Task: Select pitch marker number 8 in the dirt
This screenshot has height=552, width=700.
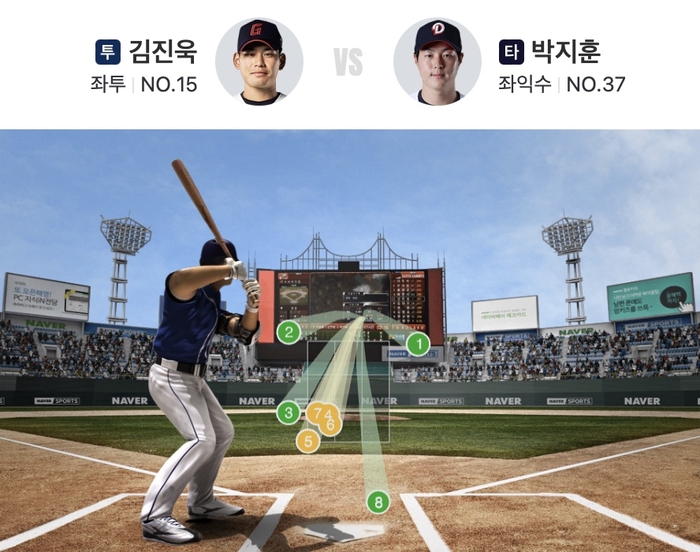Action: tap(378, 502)
